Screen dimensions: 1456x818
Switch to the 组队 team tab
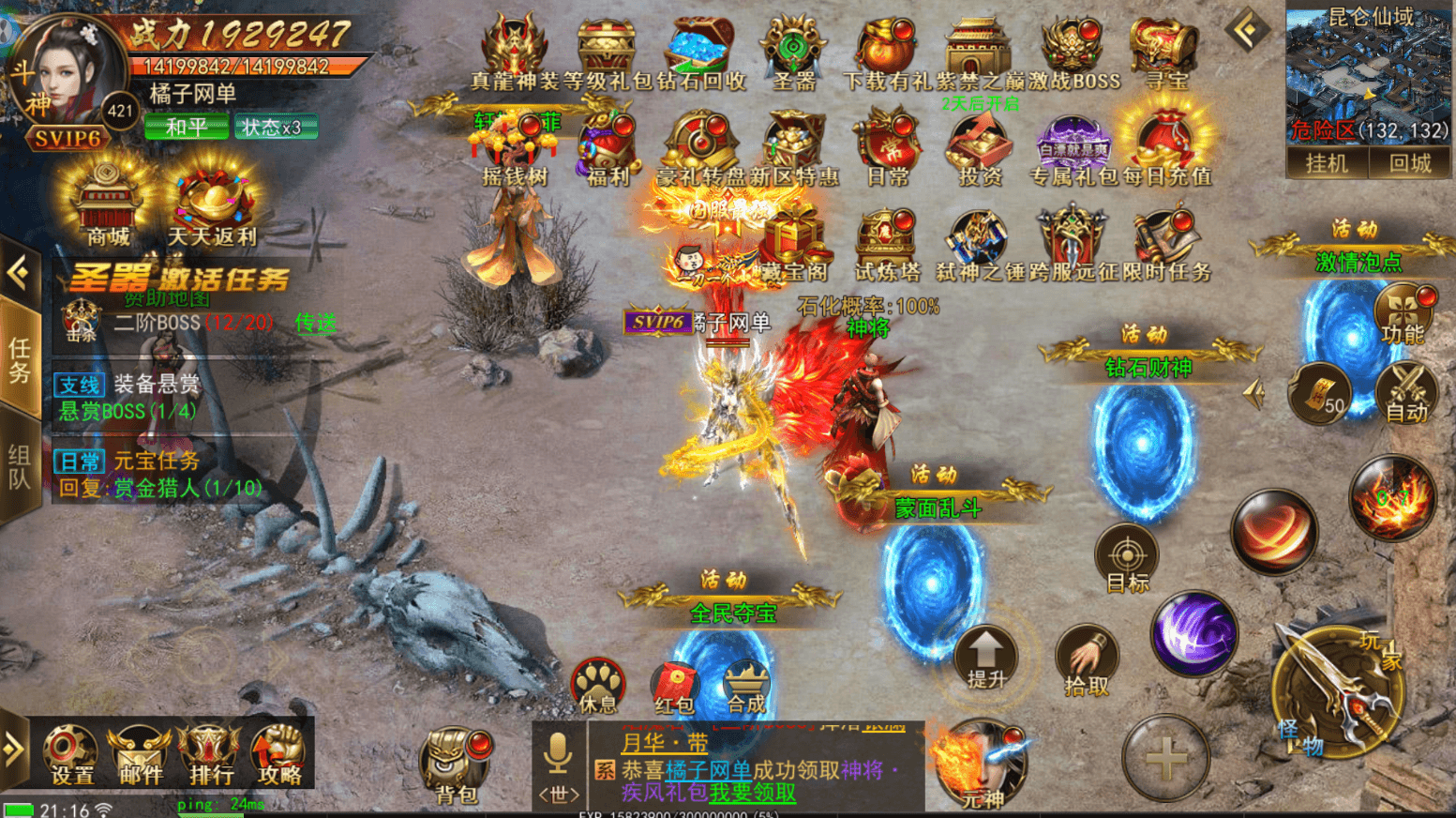tap(19, 467)
